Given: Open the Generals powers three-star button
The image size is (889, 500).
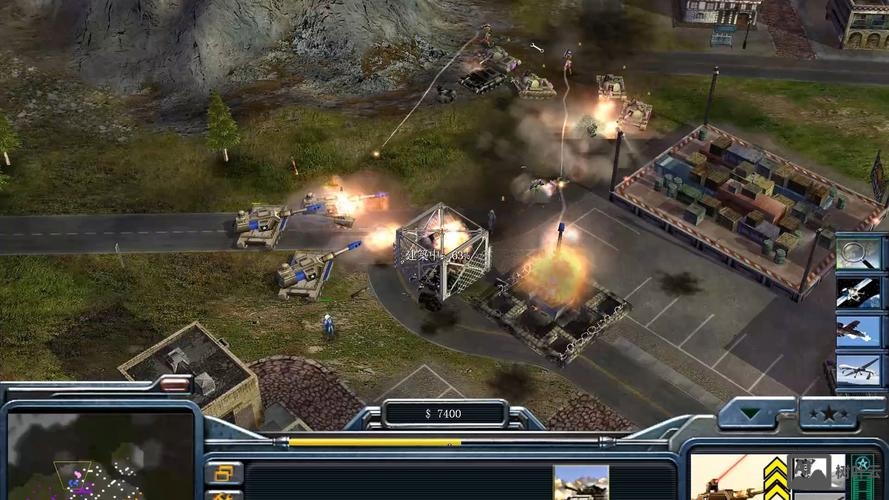Looking at the screenshot, I should click(x=826, y=414).
